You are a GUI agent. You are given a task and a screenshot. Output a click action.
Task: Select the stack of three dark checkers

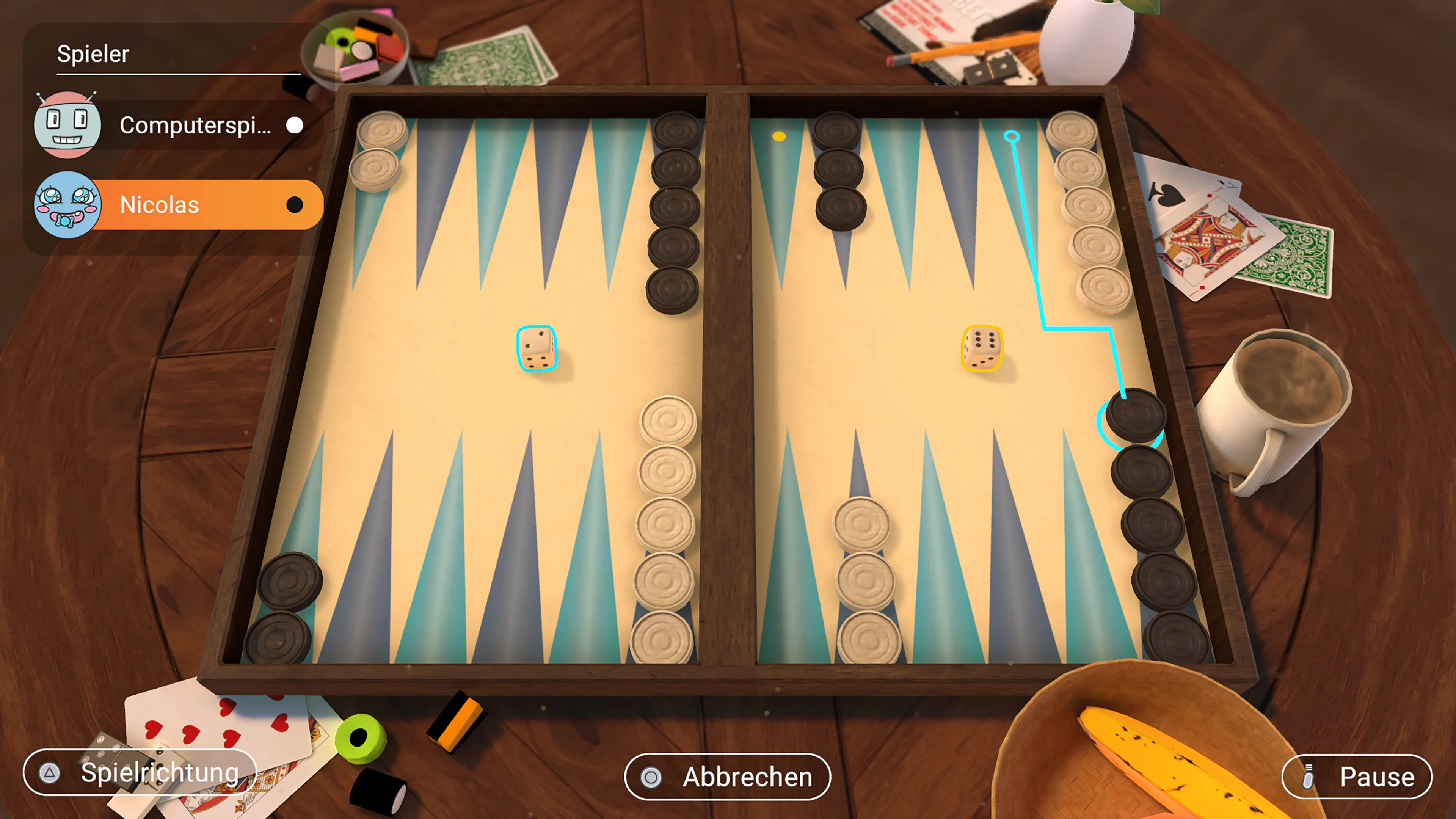click(839, 169)
